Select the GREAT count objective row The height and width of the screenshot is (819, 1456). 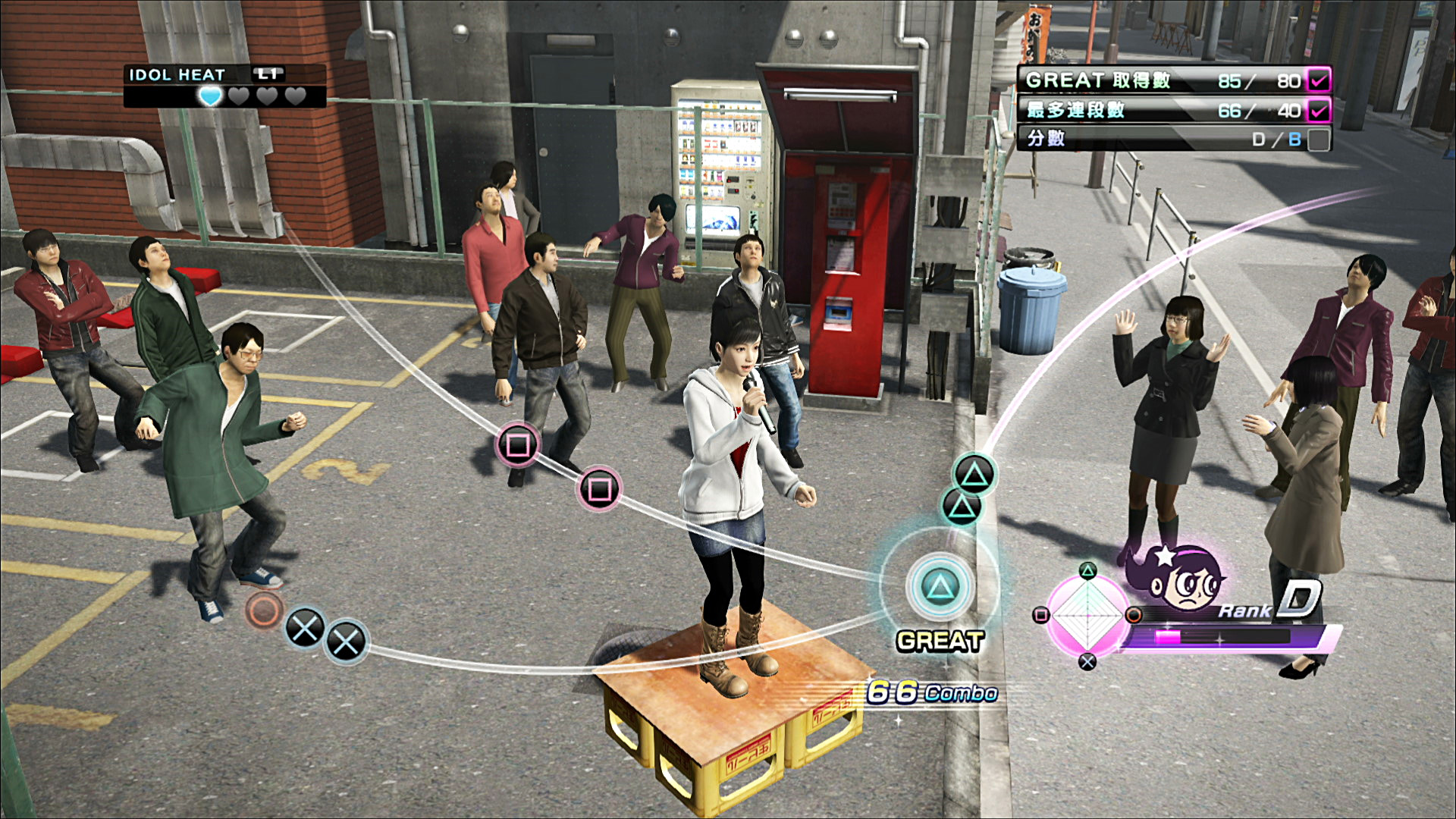pyautogui.click(x=1160, y=80)
